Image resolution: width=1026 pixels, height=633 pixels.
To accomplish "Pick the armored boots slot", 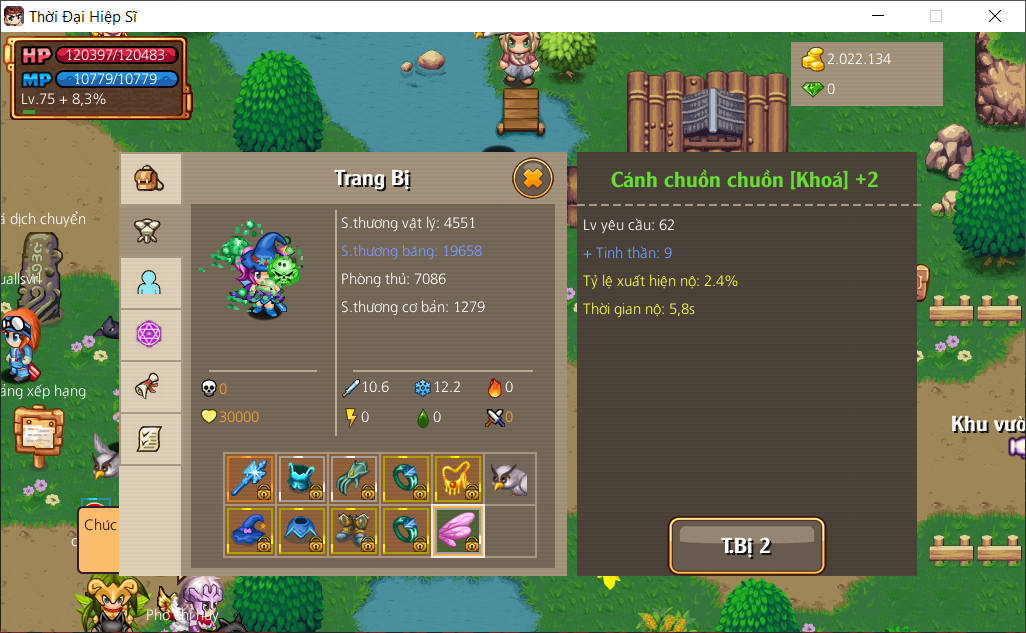I will [354, 531].
